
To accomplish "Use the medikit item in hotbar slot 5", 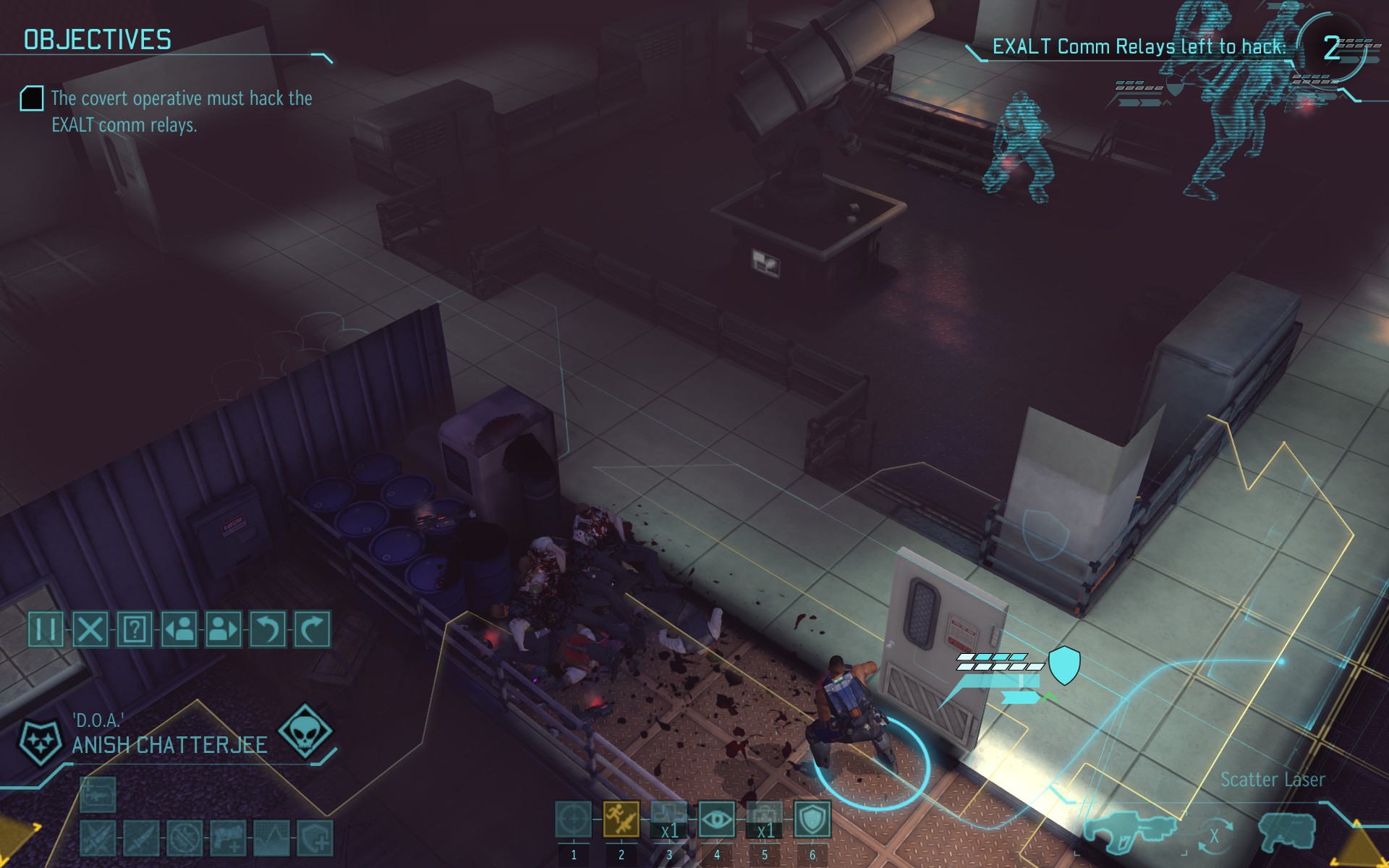I will coord(764,820).
